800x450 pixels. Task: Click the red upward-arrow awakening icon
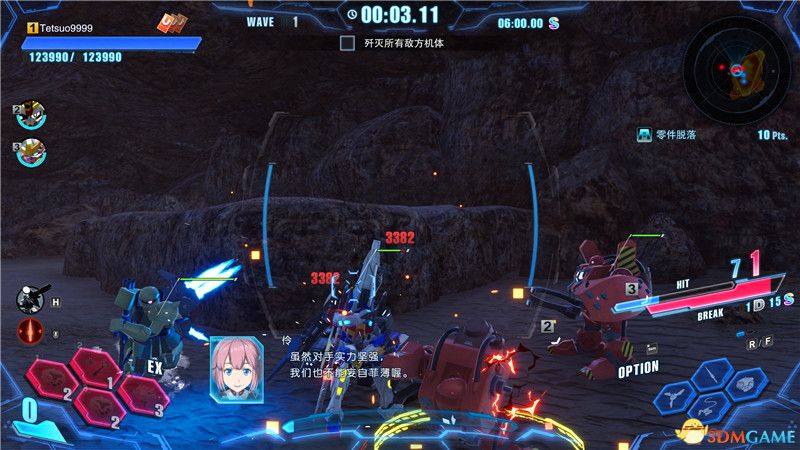[29, 334]
